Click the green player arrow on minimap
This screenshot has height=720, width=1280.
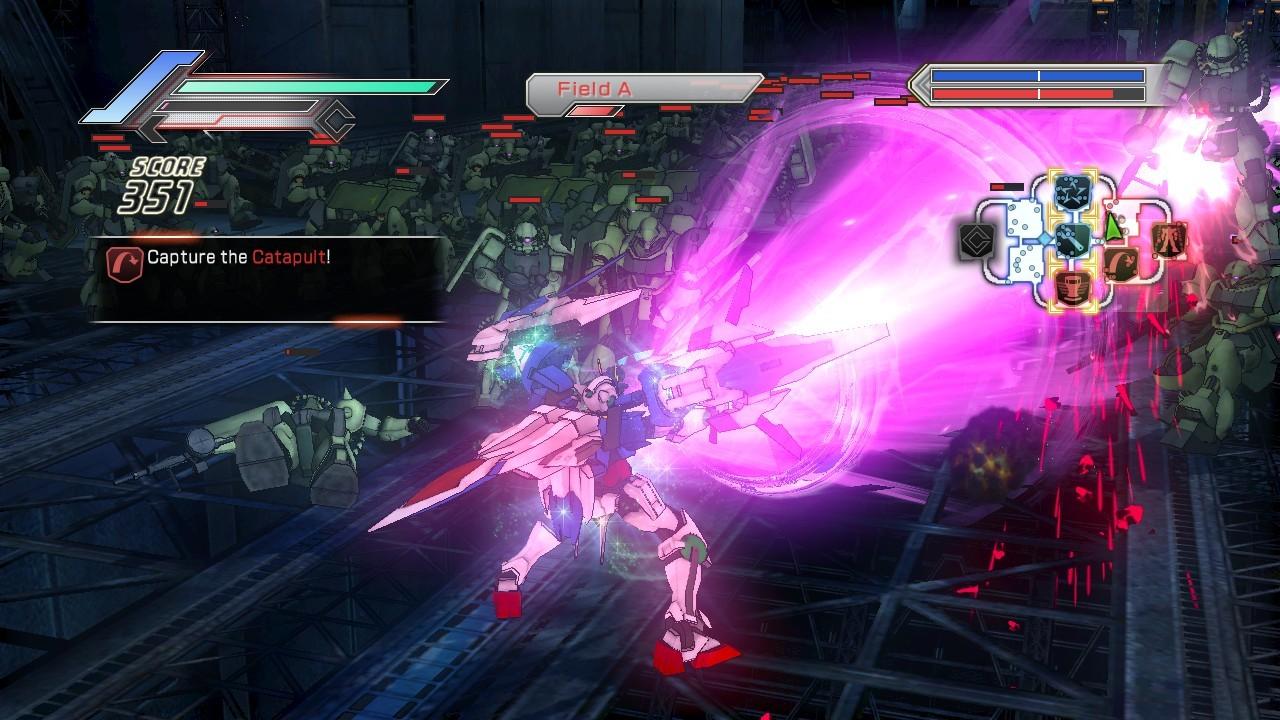tap(1112, 226)
